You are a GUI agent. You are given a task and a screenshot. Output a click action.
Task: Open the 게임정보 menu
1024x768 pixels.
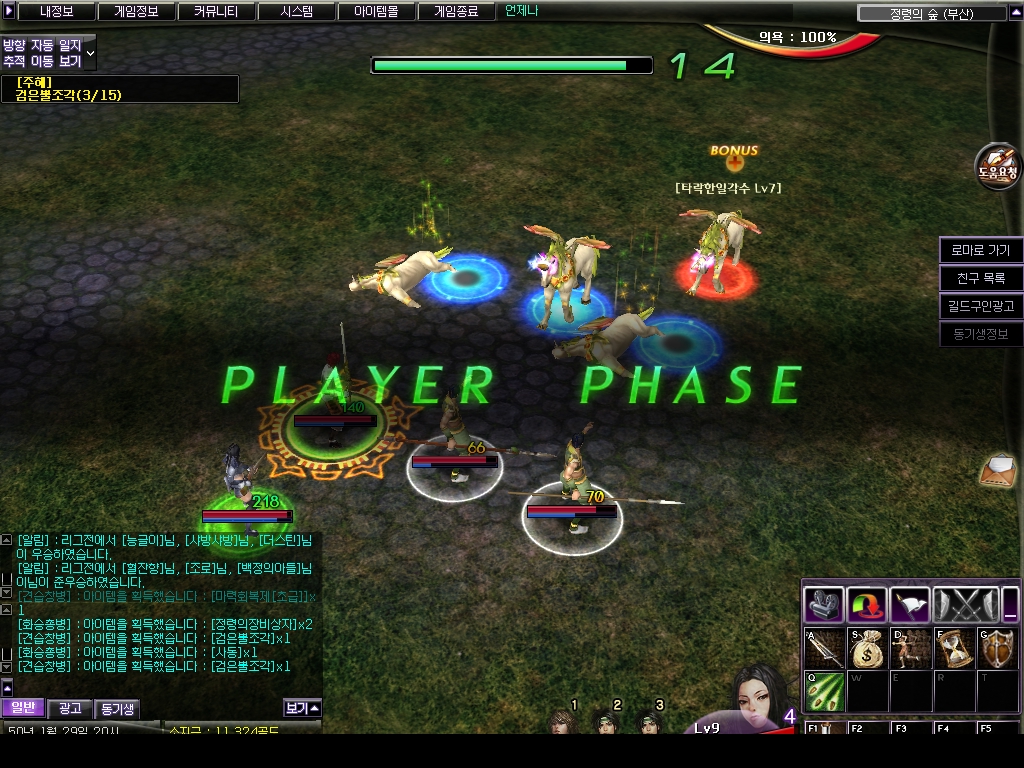pos(136,12)
